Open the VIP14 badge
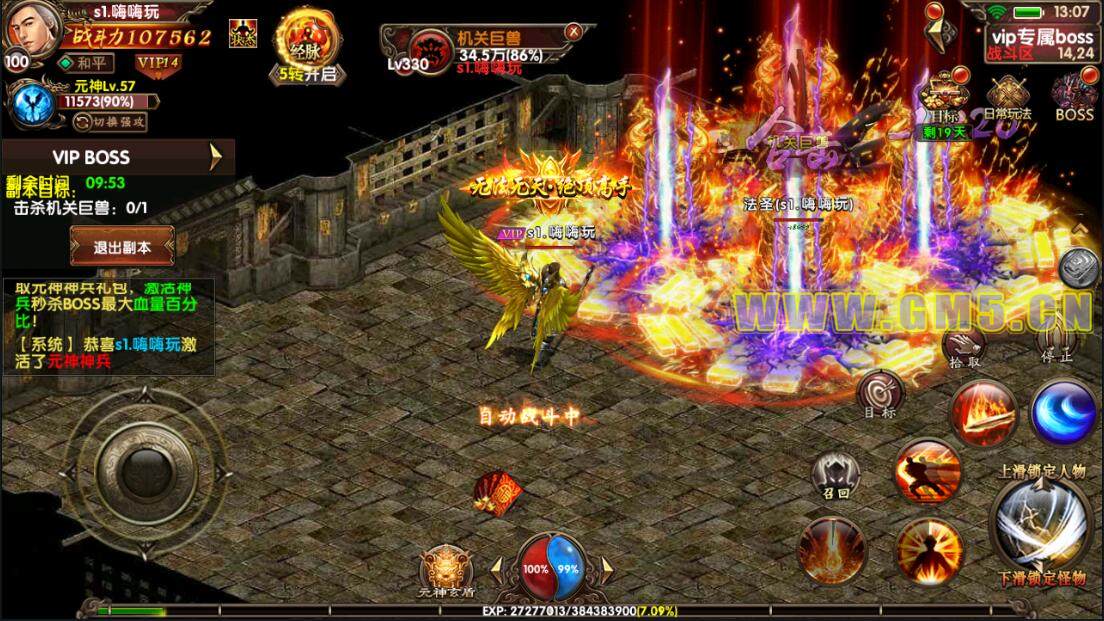Image resolution: width=1104 pixels, height=621 pixels. pyautogui.click(x=158, y=62)
